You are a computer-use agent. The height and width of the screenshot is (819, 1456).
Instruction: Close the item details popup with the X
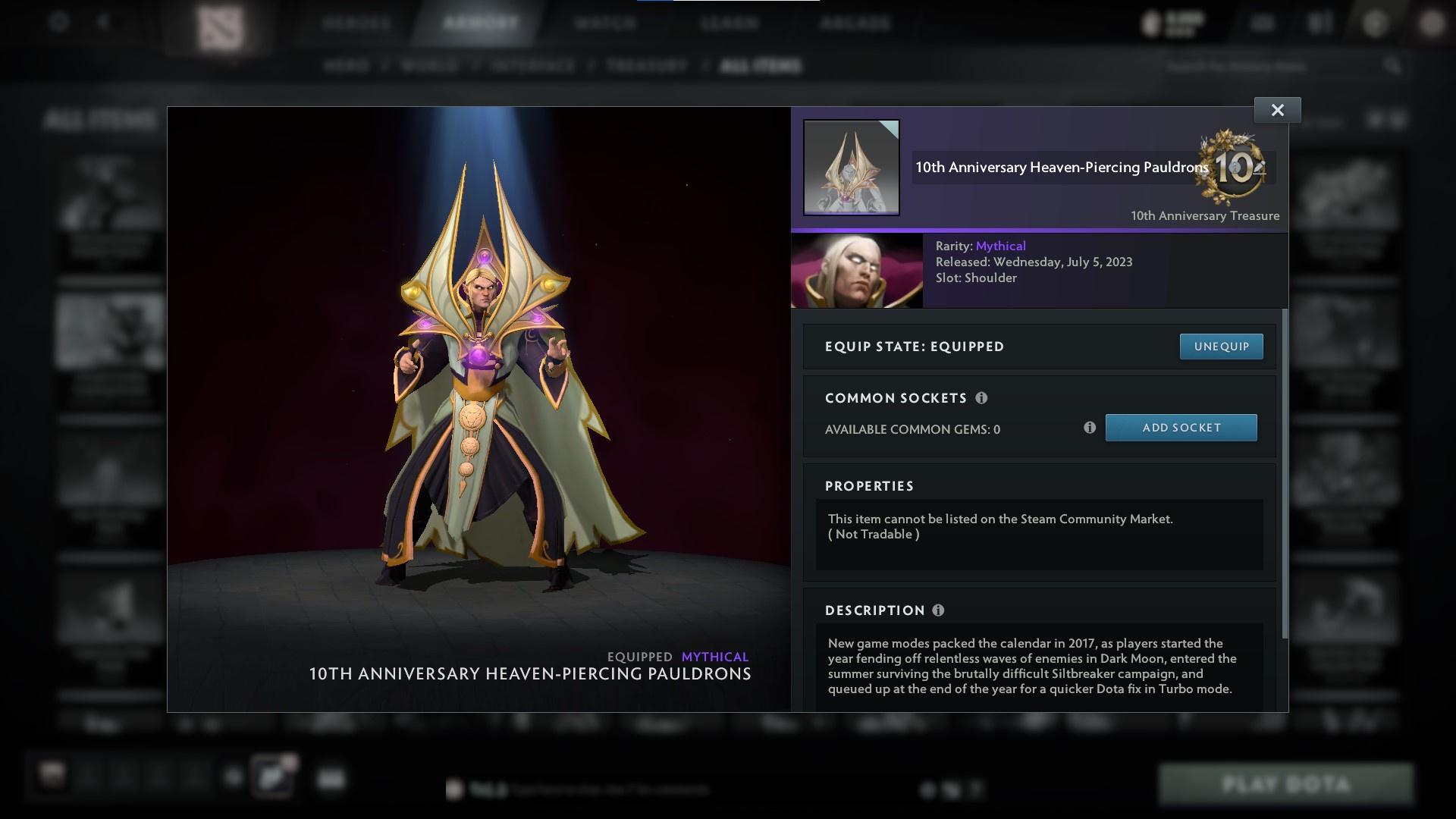pos(1277,109)
